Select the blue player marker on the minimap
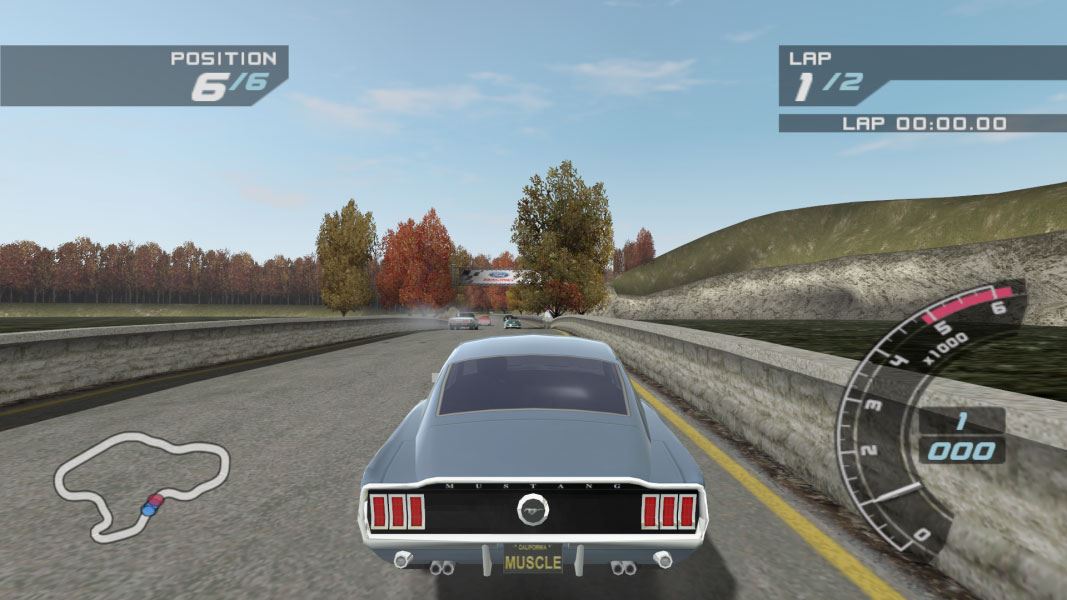 click(148, 510)
